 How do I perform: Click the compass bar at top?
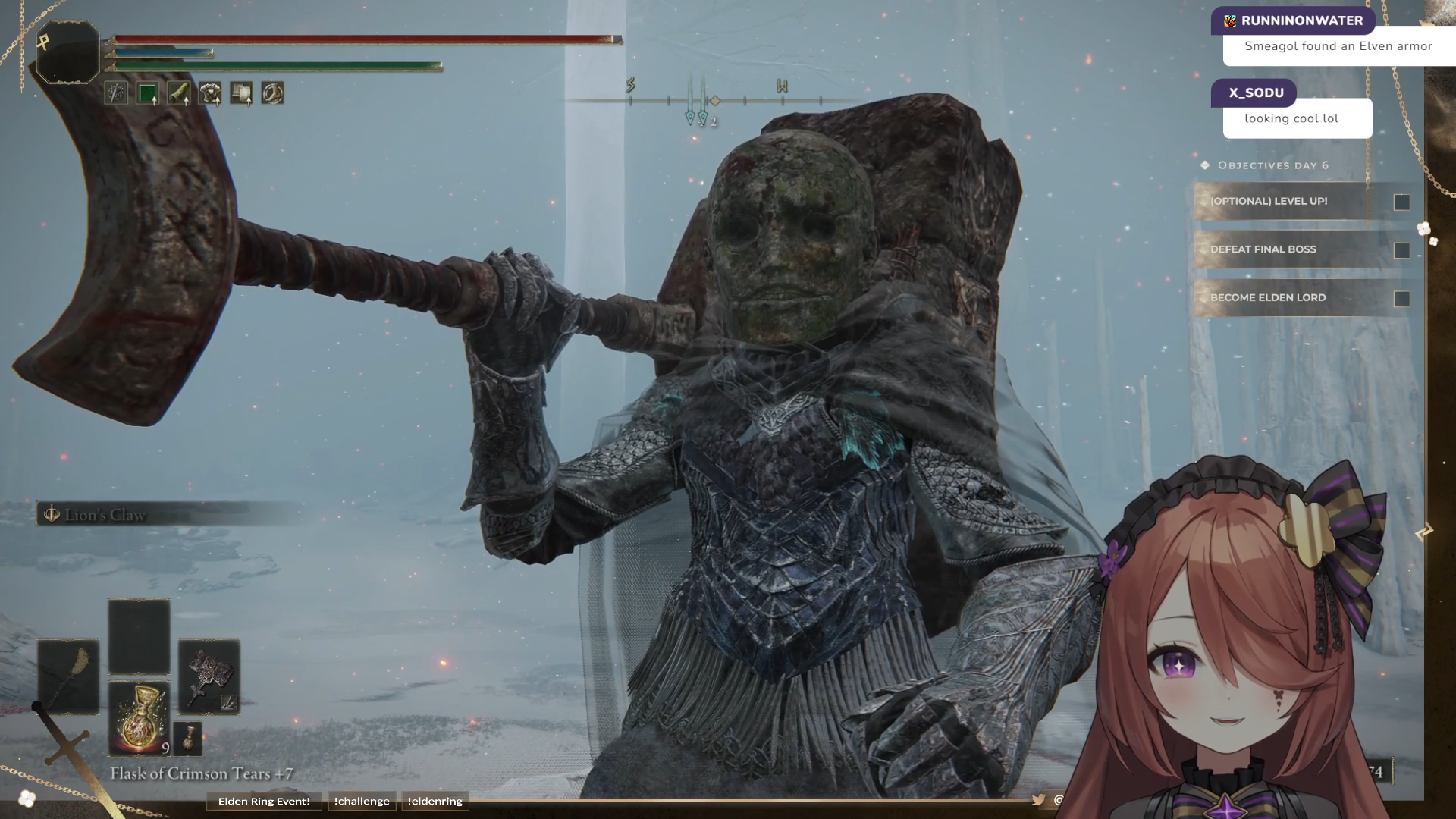(713, 100)
